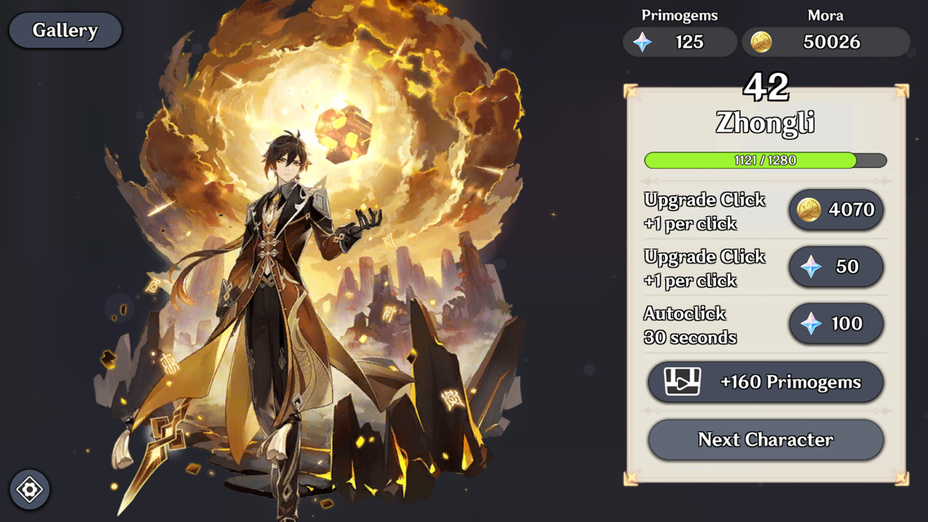Purchase the 50 Primogem click upgrade
This screenshot has height=522, width=928.
(x=836, y=267)
